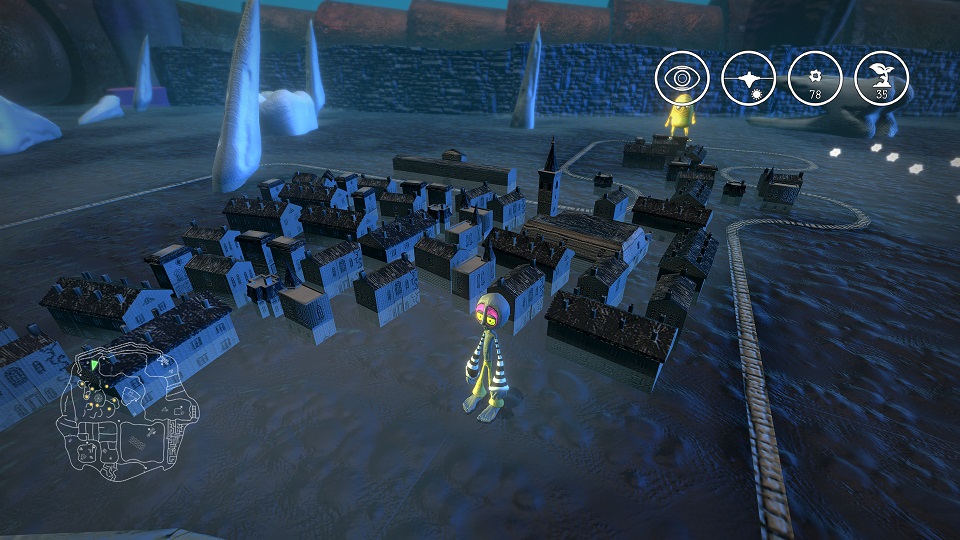Select the plant sprout icon showing 35

(882, 78)
